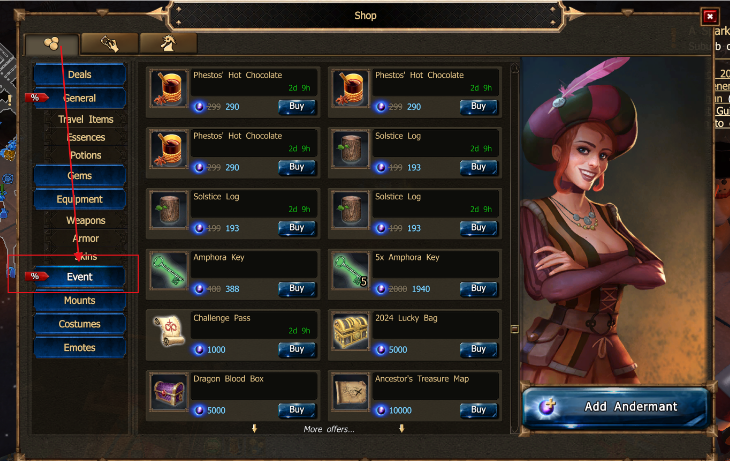This screenshot has width=732, height=461.
Task: Close the Shop window
Action: pyautogui.click(x=710, y=16)
